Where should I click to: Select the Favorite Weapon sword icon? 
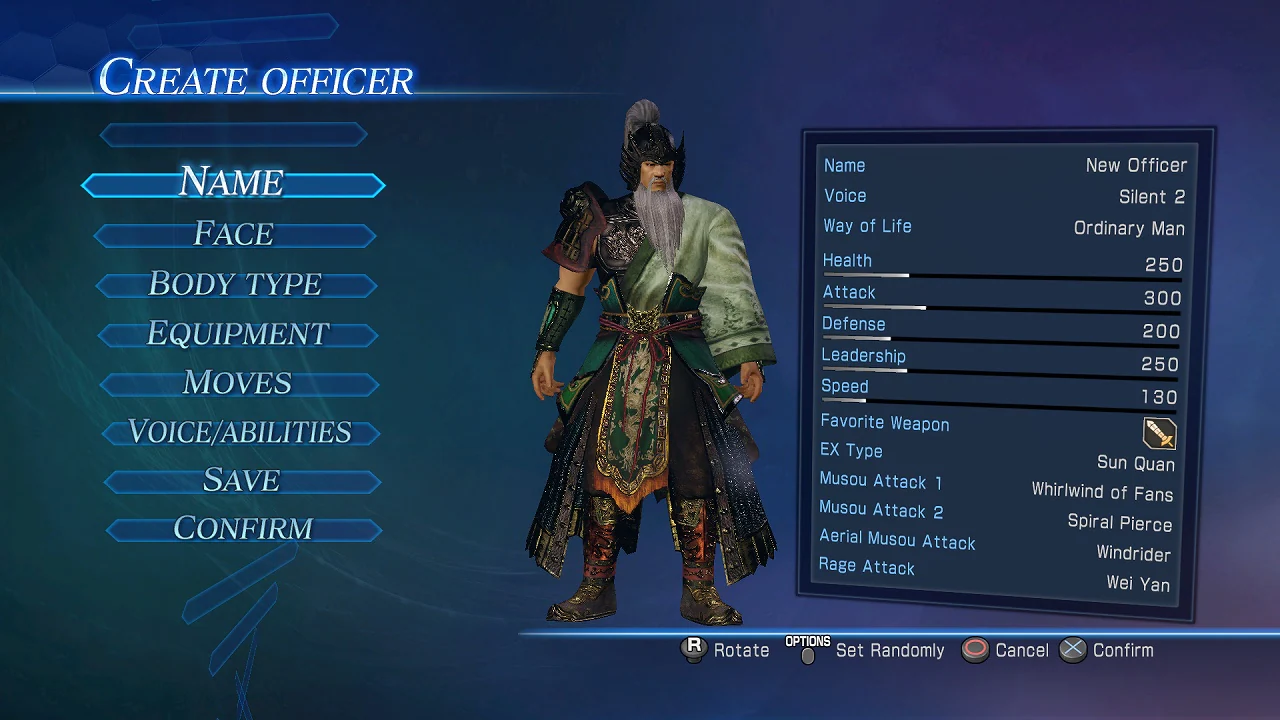pos(1160,433)
